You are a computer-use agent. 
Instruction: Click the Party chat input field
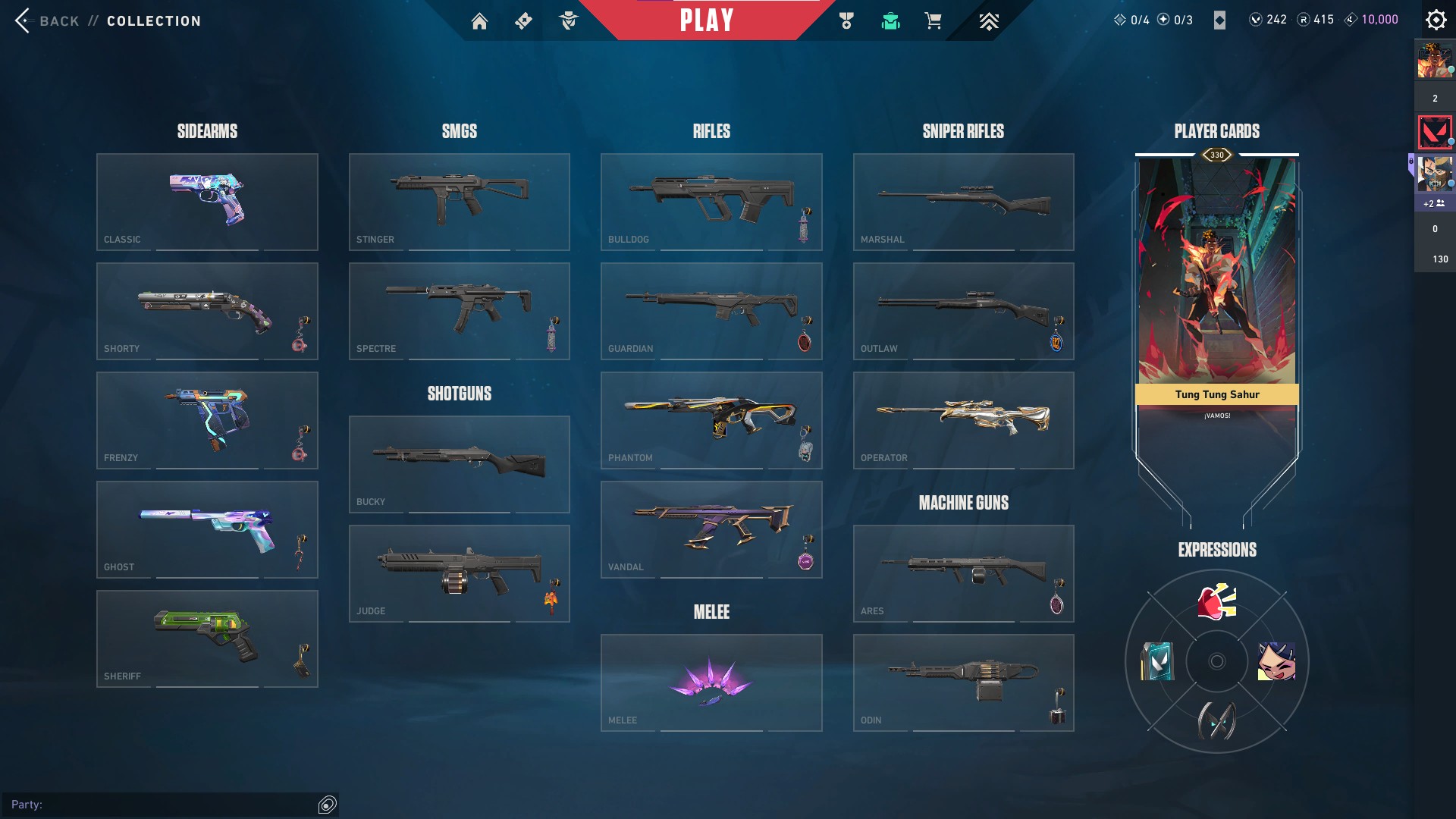[163, 805]
